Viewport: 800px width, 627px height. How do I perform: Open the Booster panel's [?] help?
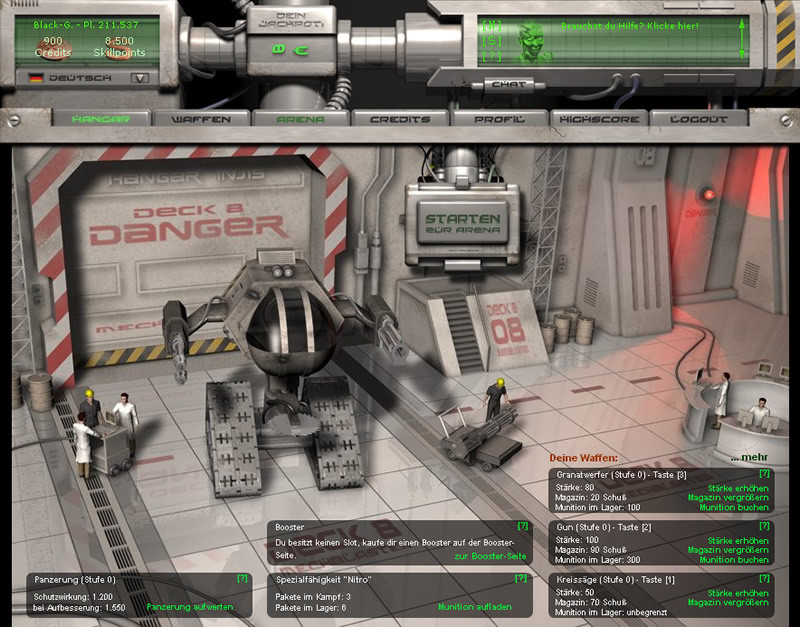coord(522,525)
